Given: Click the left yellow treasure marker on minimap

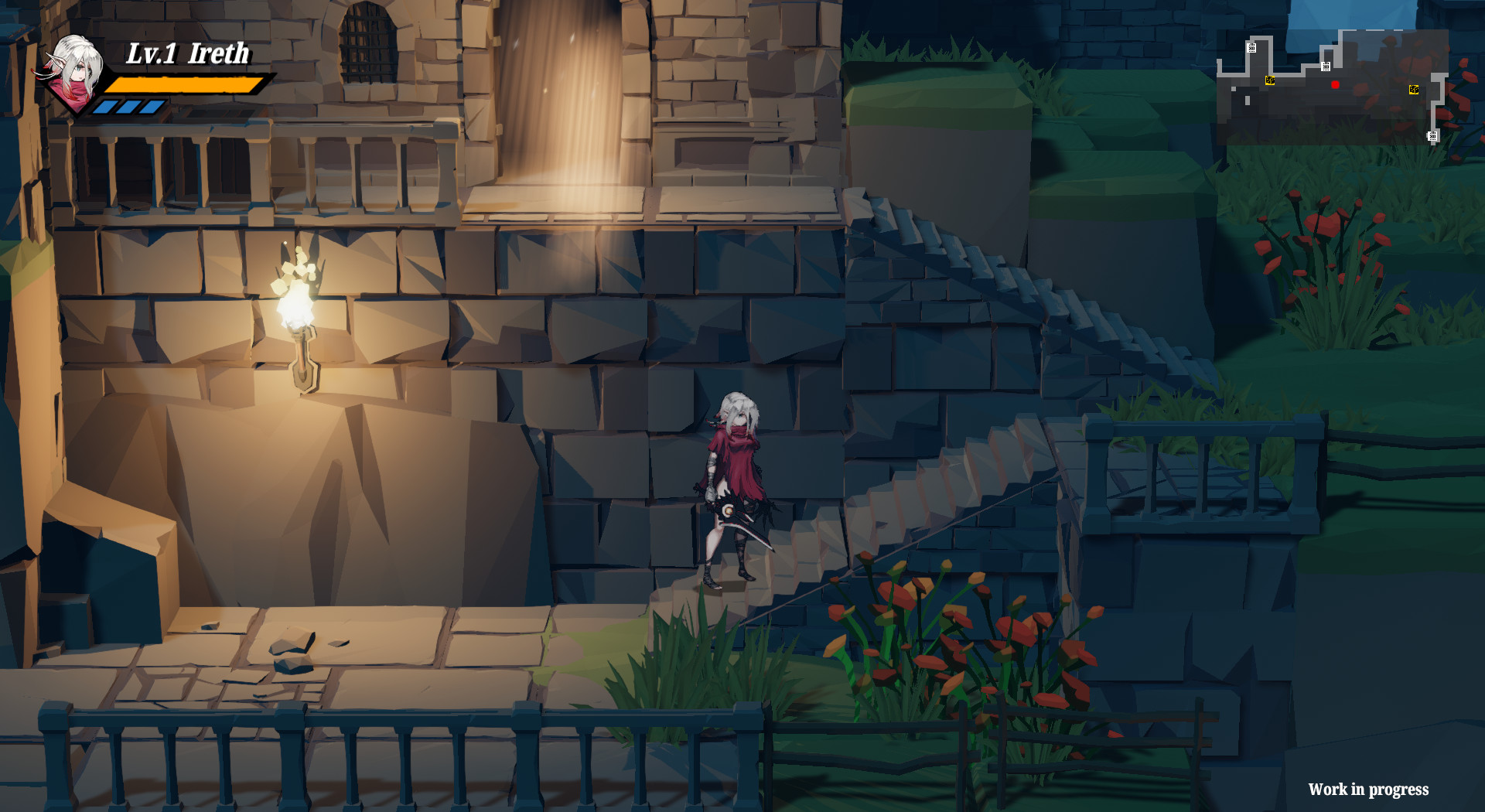Looking at the screenshot, I should point(1270,80).
